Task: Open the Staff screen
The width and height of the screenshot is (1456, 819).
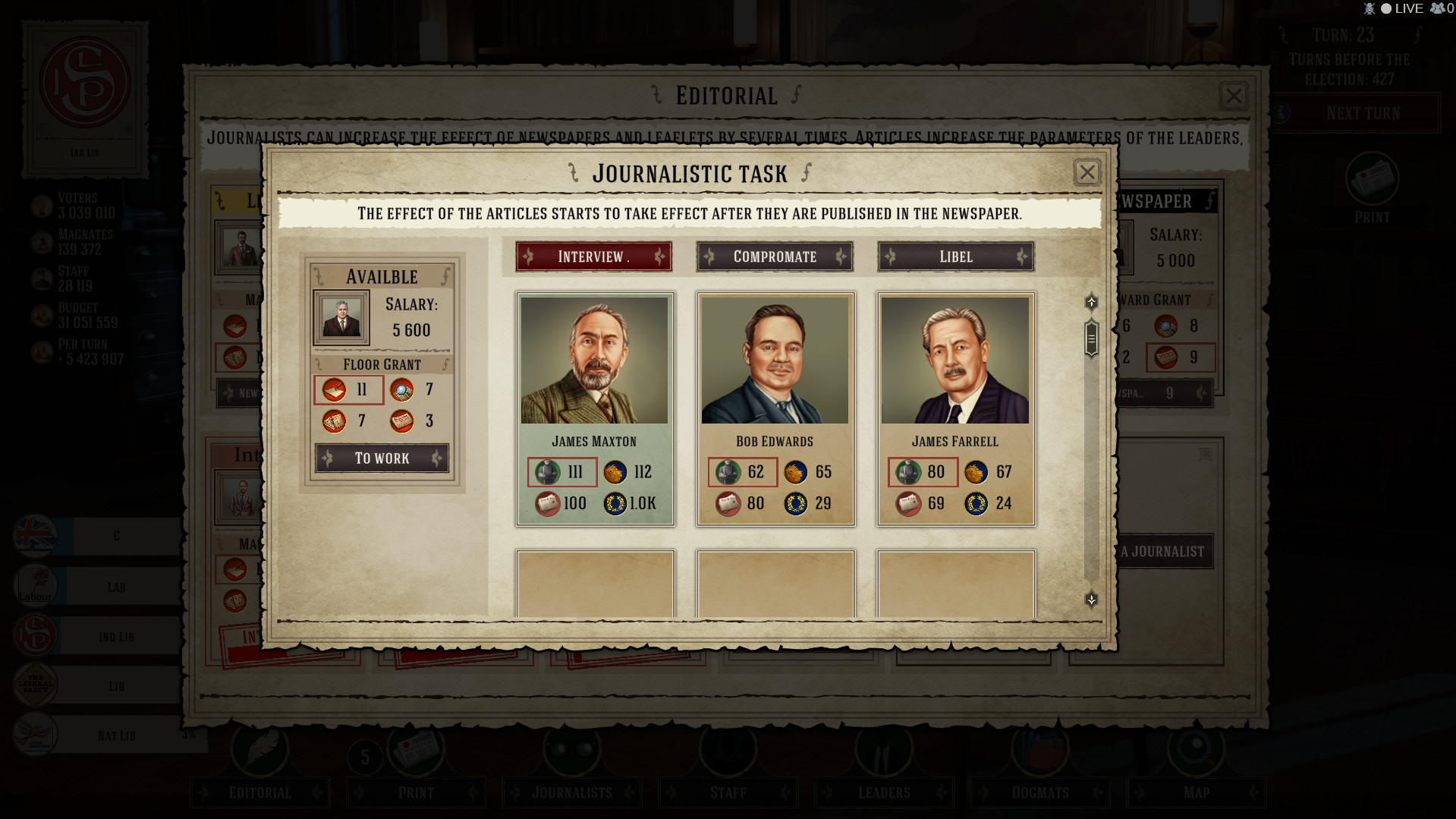Action: click(727, 792)
